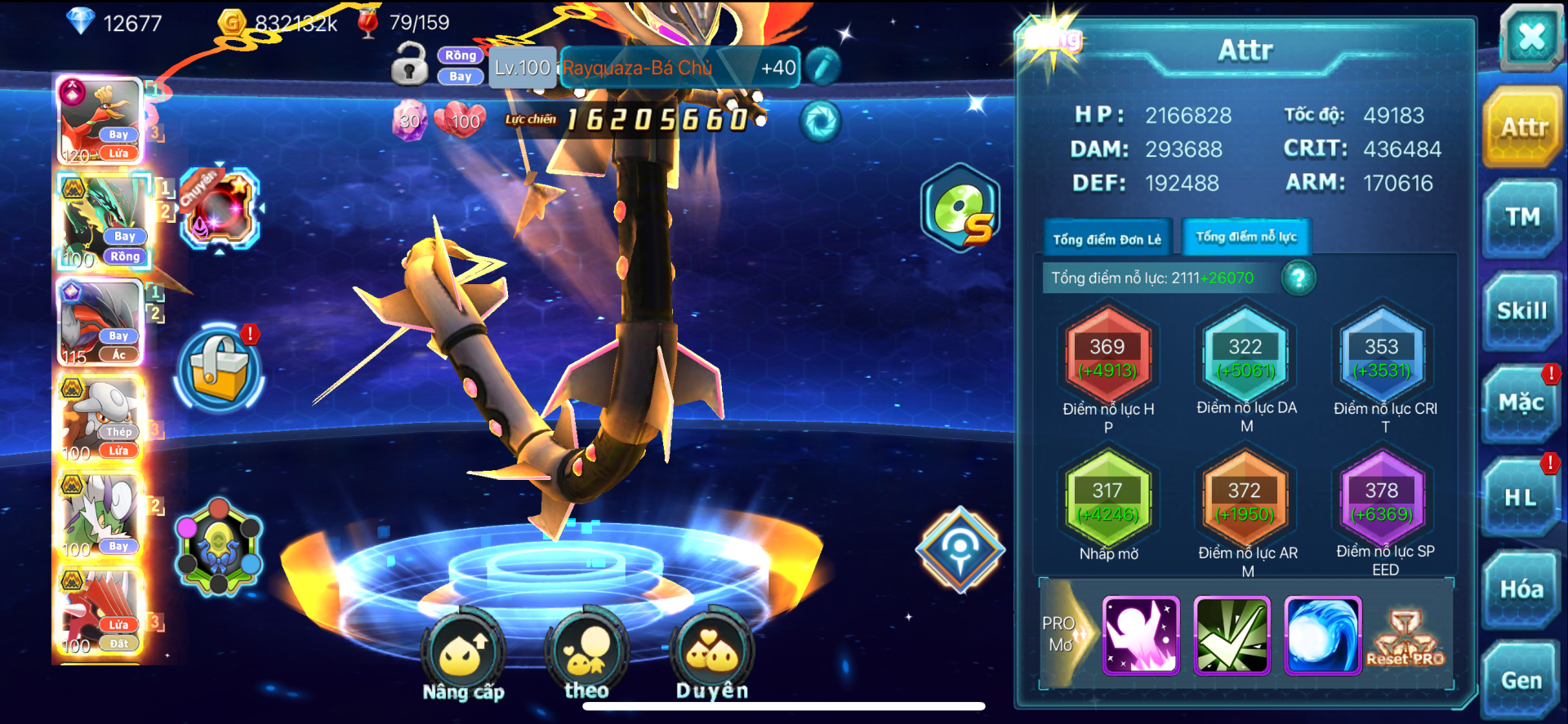Open the HL side tab
The image size is (1568, 724).
1521,497
